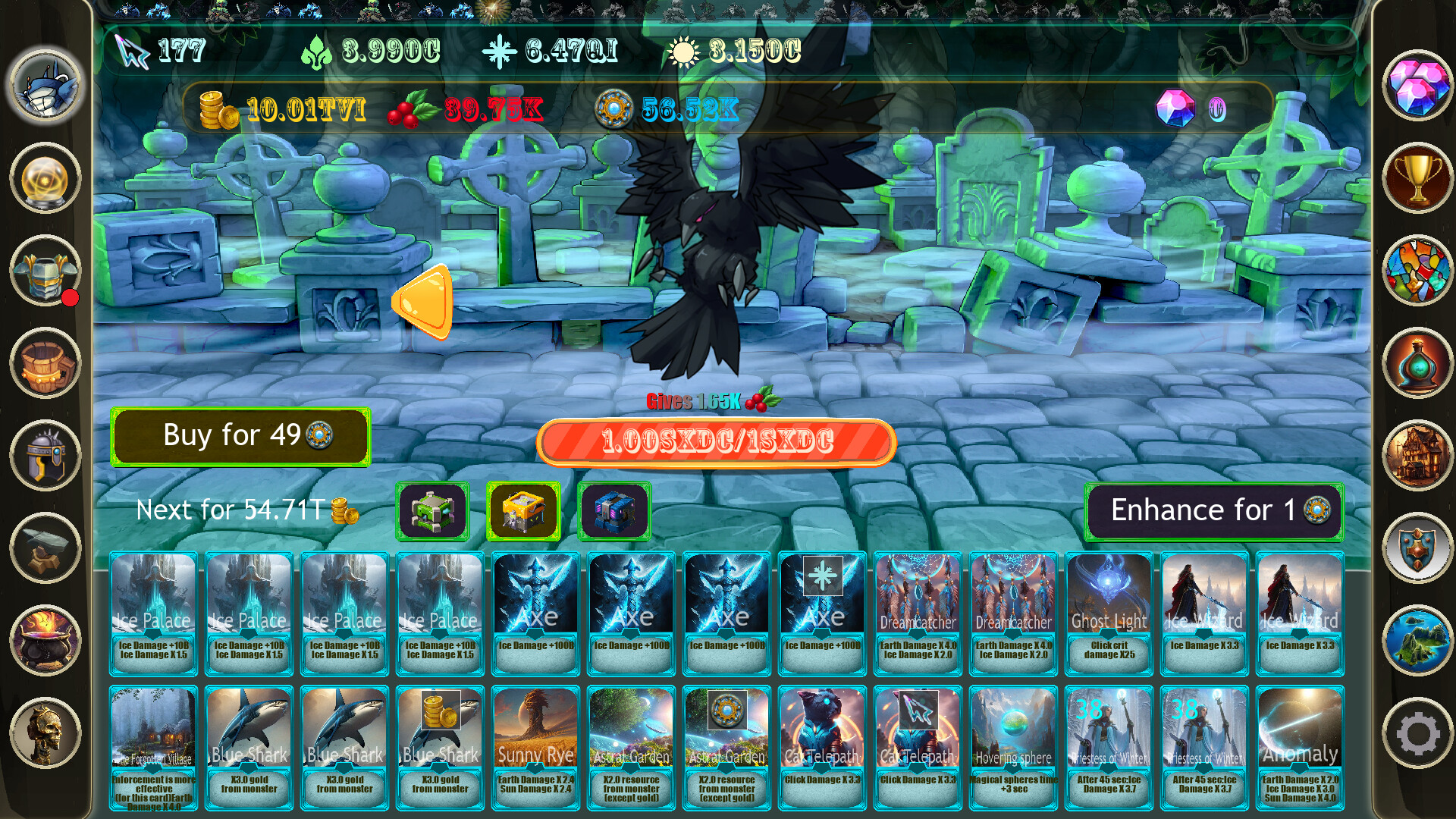Screen dimensions: 1456x819
Task: Select the knight avatar icon in left sidebar
Action: click(x=43, y=89)
